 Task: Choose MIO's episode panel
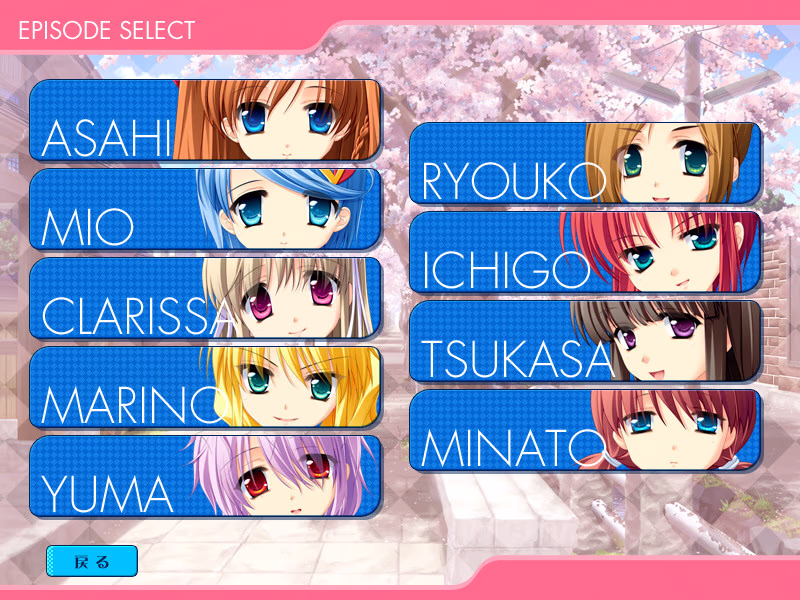point(205,209)
